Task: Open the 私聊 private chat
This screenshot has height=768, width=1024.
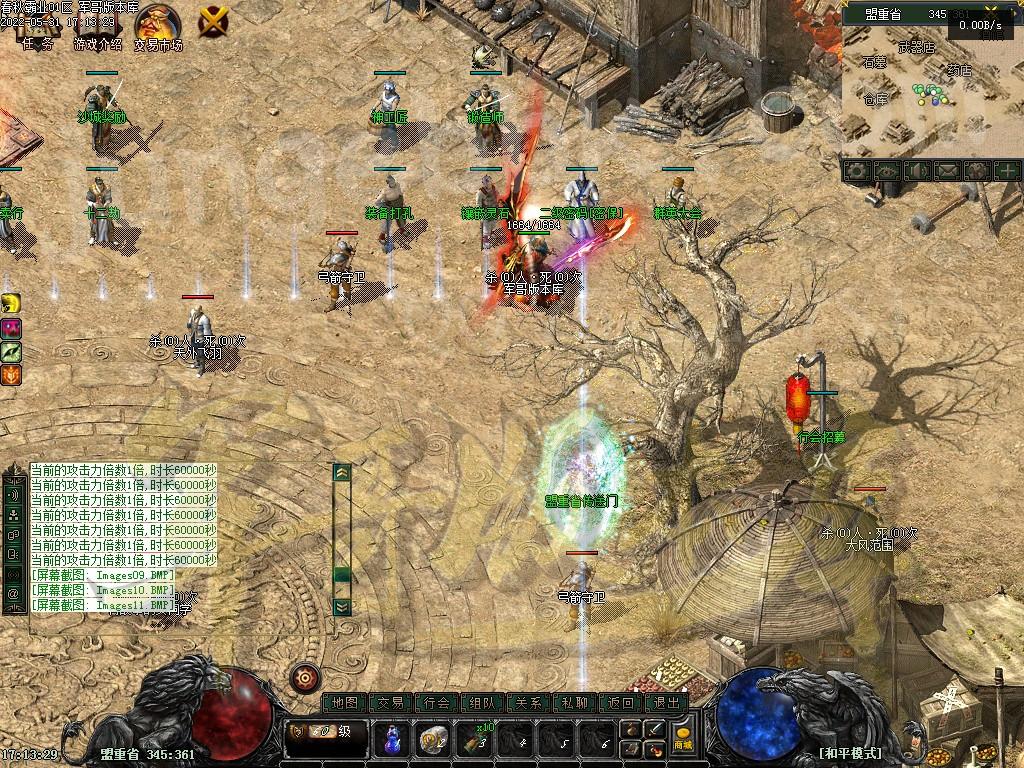Action: [575, 703]
